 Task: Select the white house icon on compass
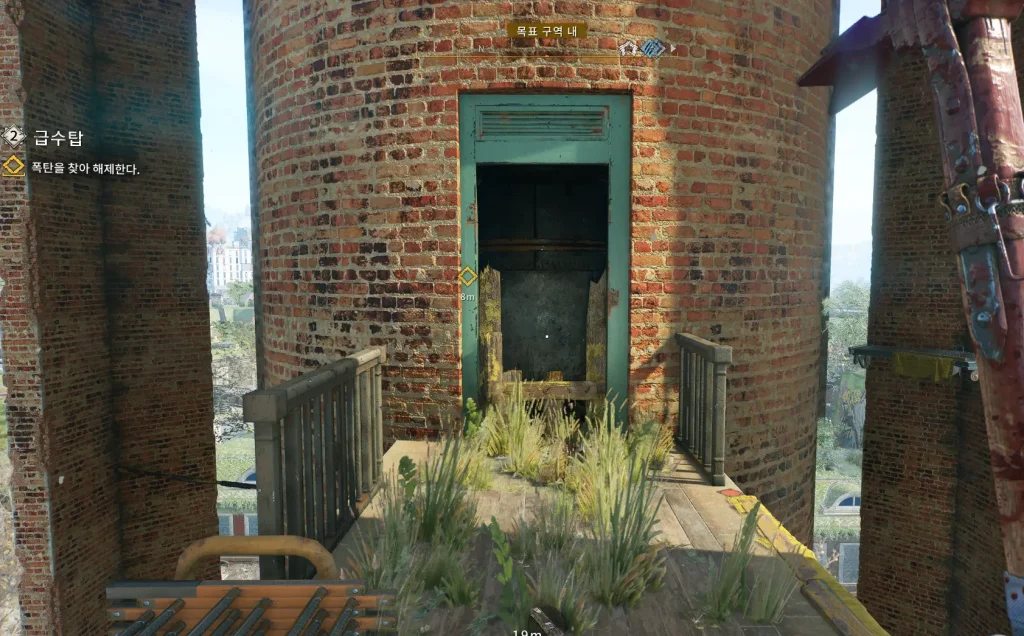(628, 48)
